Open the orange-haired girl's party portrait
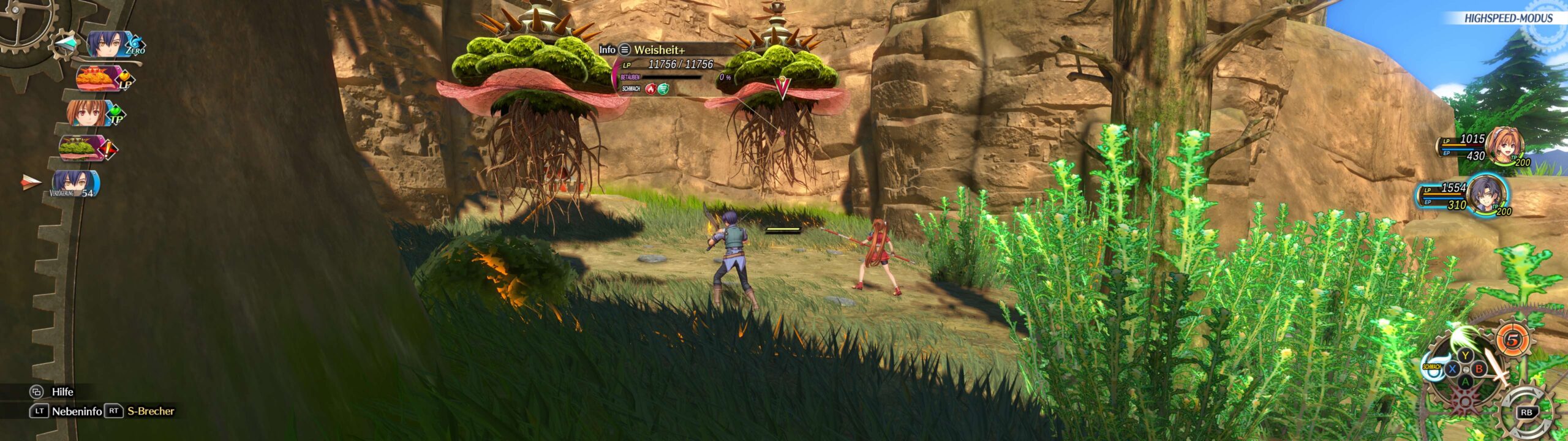Screen dimensions: 1568x441 [x=1506, y=146]
